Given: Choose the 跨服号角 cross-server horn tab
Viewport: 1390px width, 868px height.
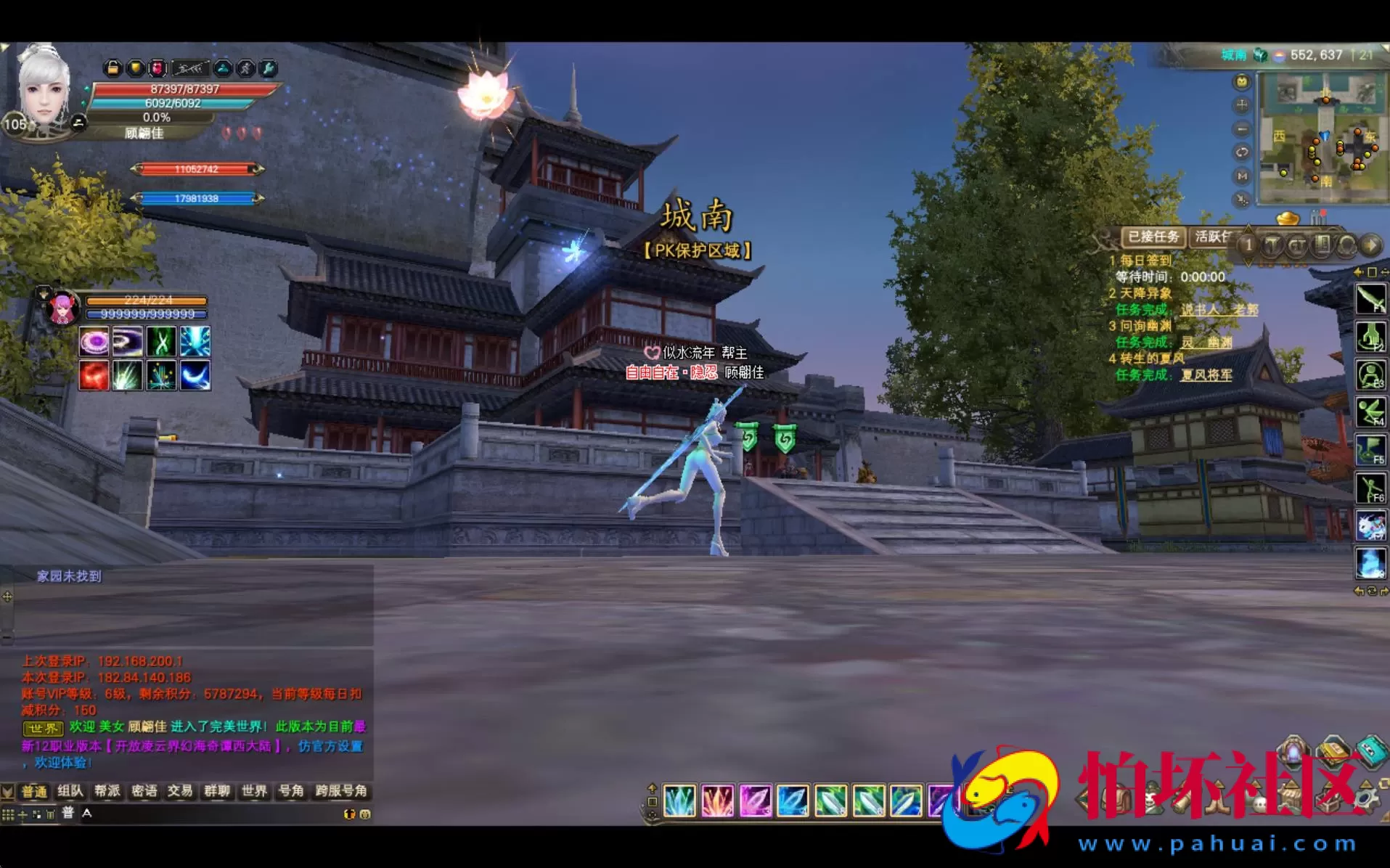Looking at the screenshot, I should click(341, 790).
